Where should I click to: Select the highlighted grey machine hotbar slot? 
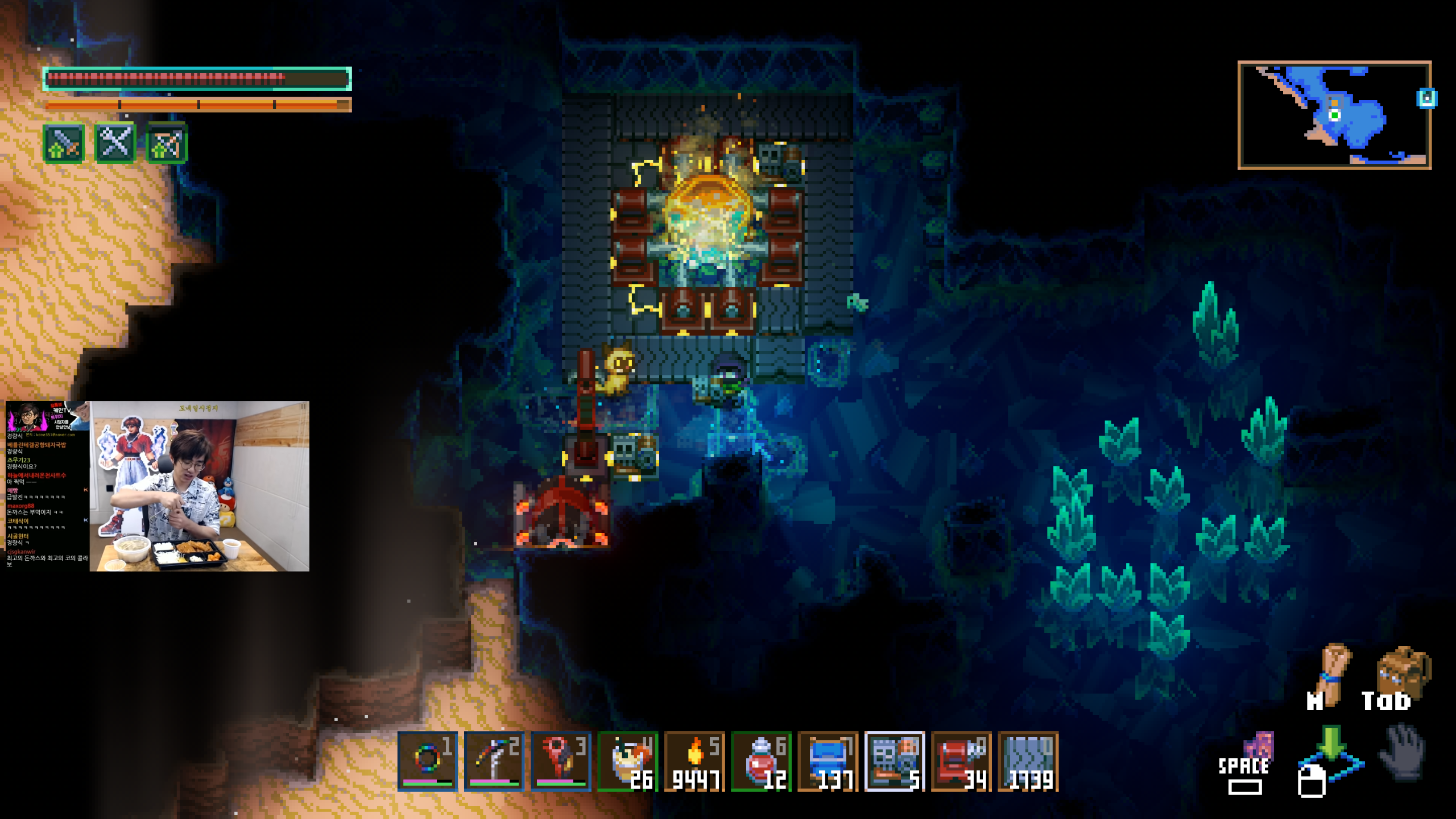coord(895,760)
